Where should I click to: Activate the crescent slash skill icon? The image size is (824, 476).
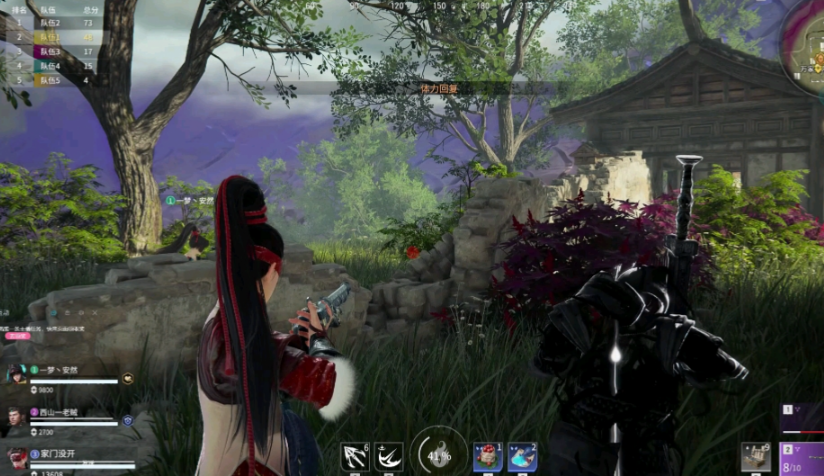[x=389, y=457]
